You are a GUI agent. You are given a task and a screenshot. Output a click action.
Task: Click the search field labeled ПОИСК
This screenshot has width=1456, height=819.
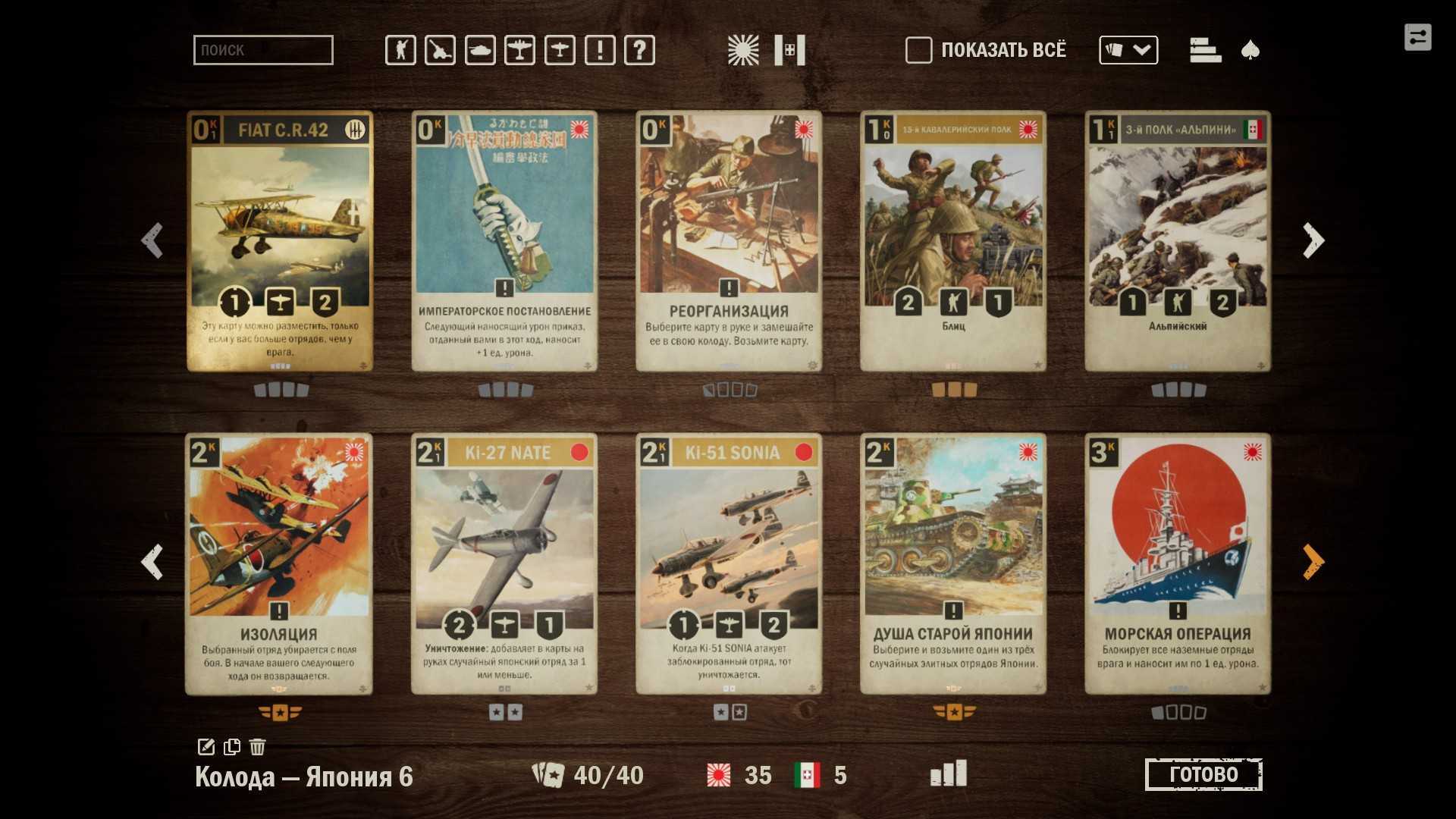coord(263,50)
